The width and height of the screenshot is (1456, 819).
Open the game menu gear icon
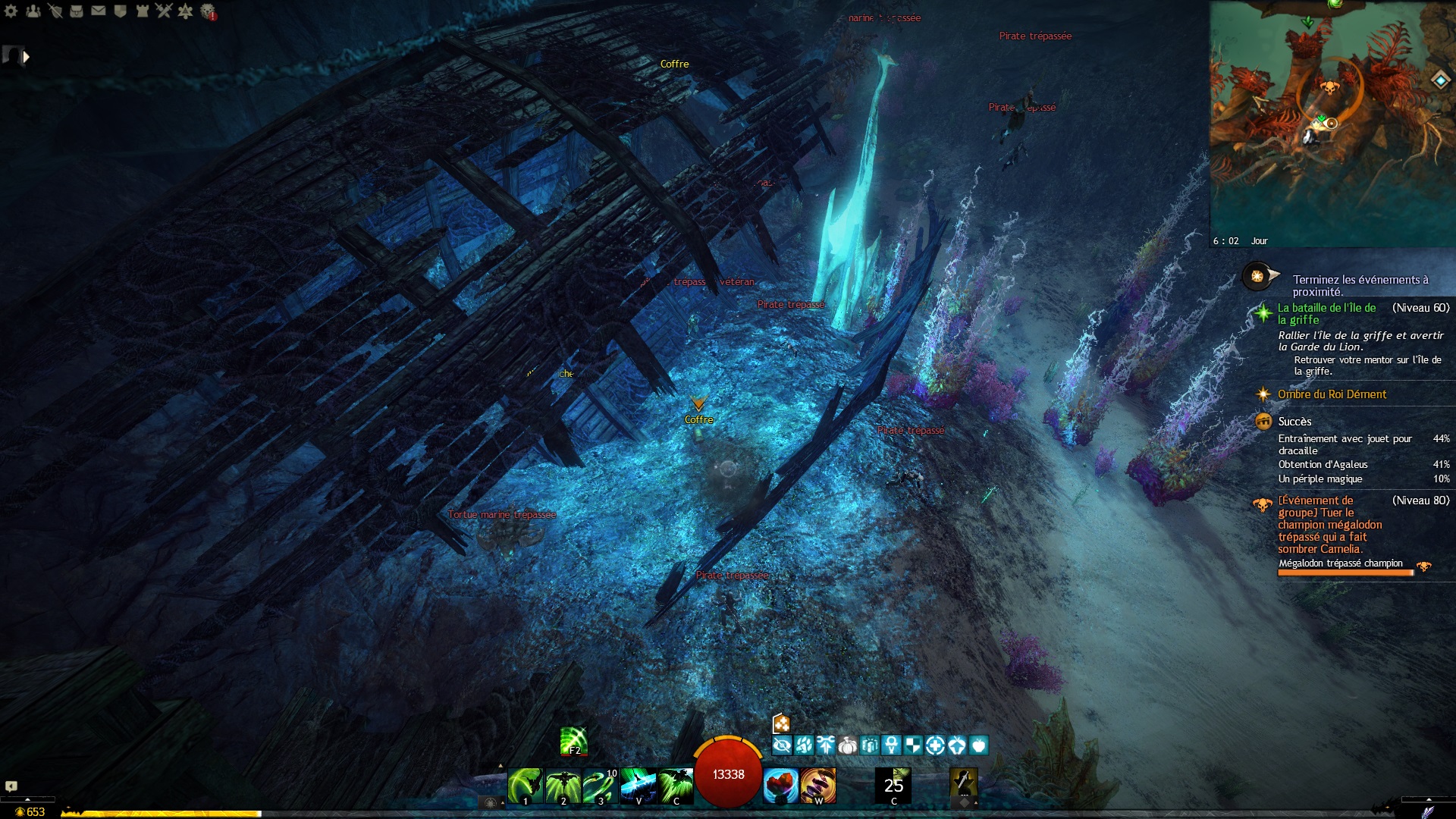(x=11, y=11)
